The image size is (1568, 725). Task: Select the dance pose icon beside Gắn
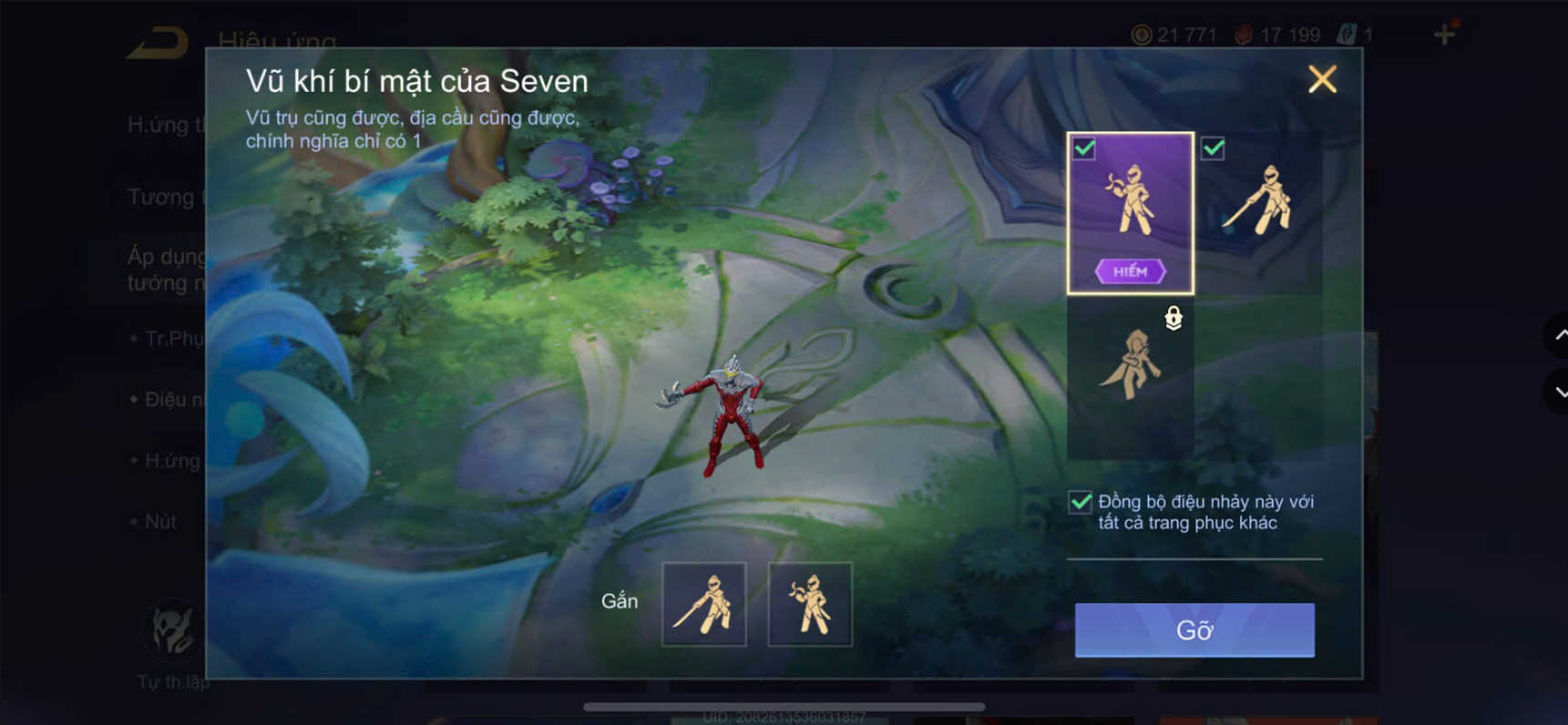coord(811,604)
